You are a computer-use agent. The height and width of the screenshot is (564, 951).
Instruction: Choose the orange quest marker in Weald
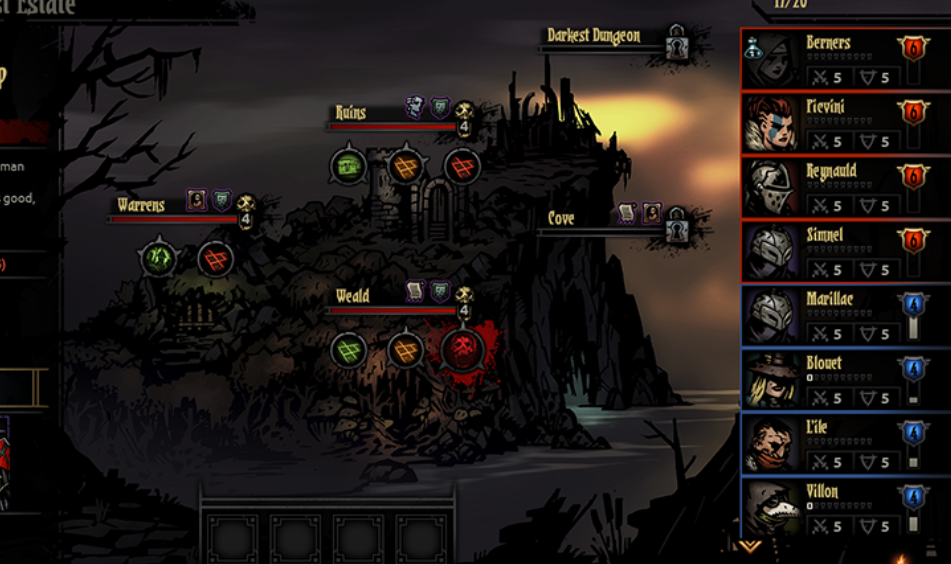coord(405,349)
